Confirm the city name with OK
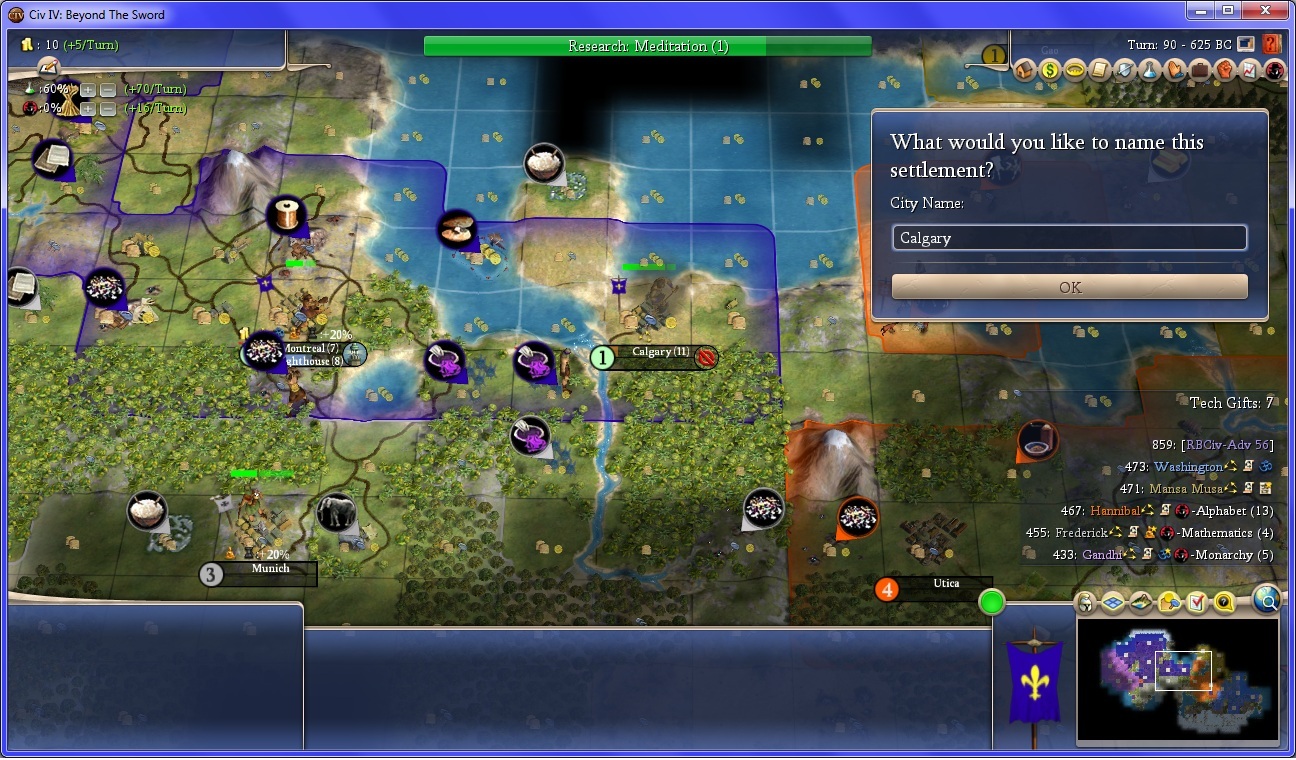 point(1069,287)
